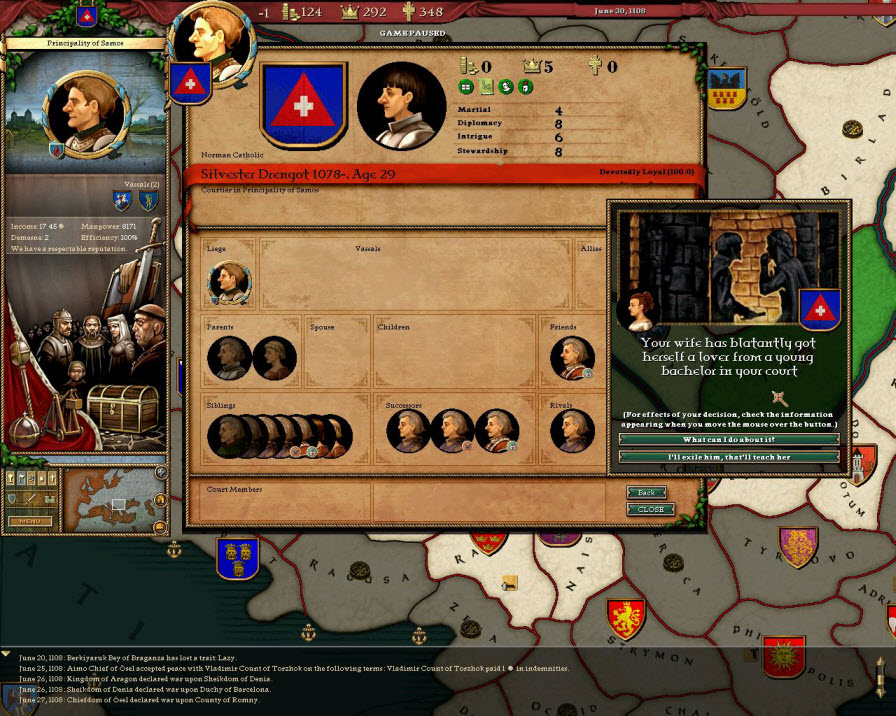Go back using the Back button
Image resolution: width=896 pixels, height=716 pixels.
click(647, 492)
